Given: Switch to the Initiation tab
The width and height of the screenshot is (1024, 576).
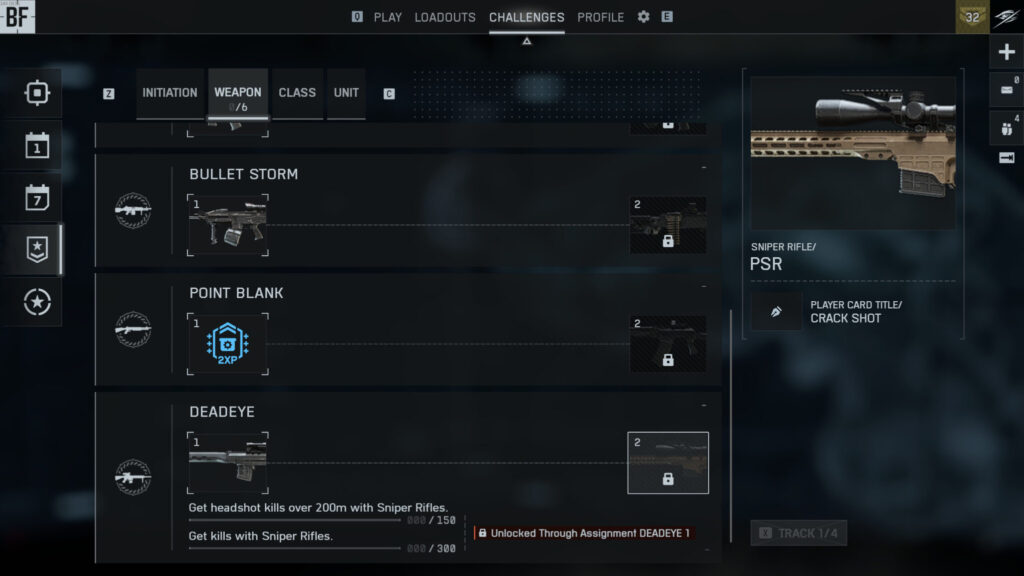Looking at the screenshot, I should [x=170, y=93].
